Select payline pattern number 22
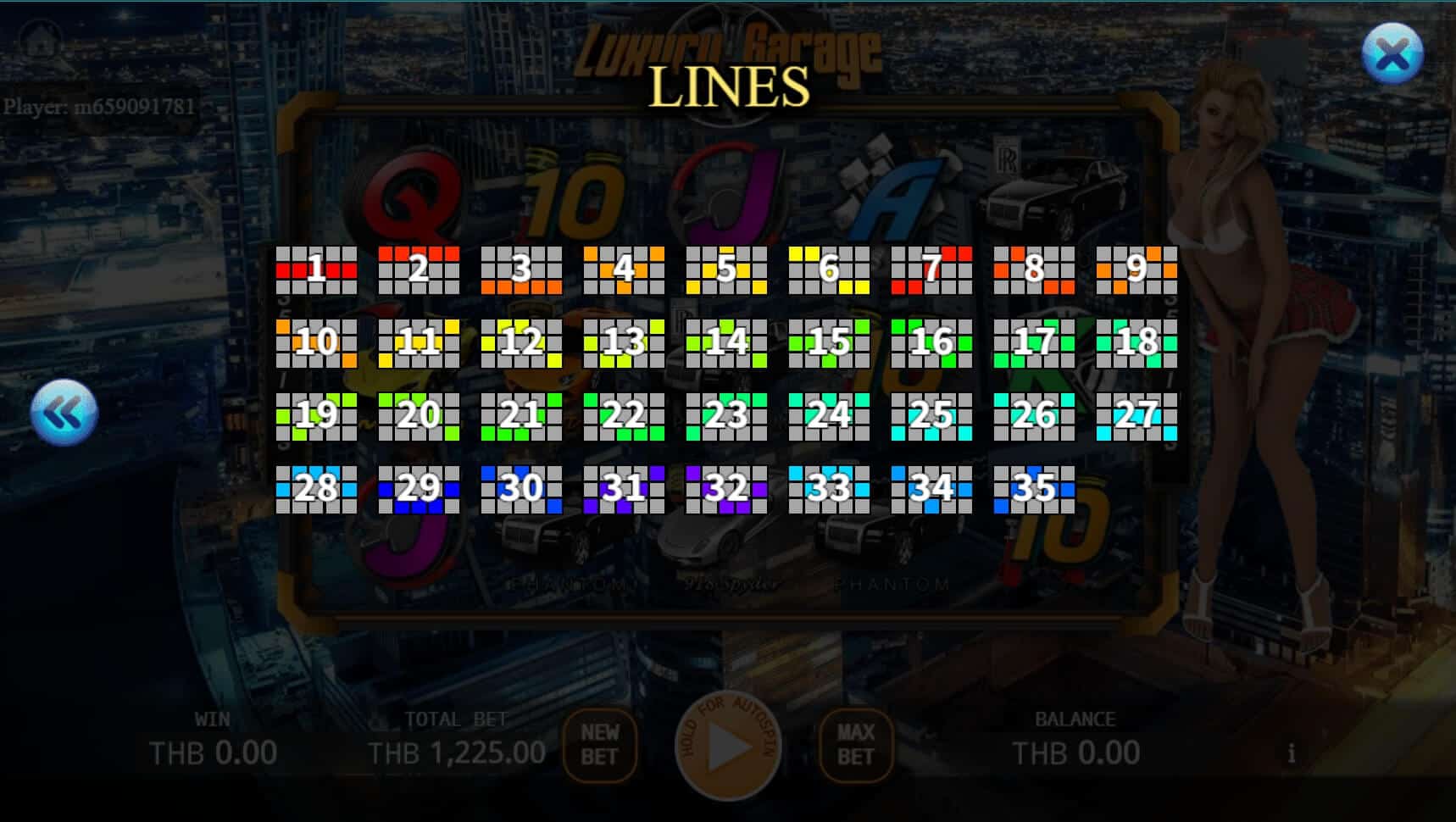Image resolution: width=1456 pixels, height=822 pixels. pos(625,415)
